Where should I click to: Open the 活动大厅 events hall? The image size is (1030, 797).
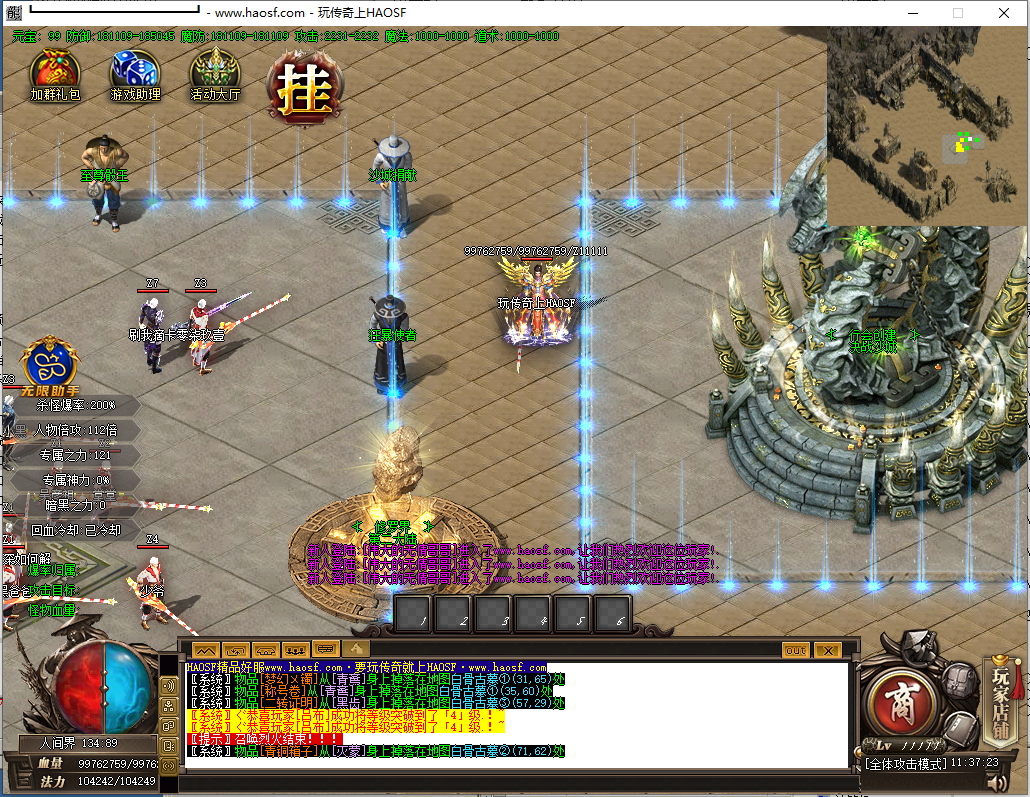pyautogui.click(x=215, y=74)
